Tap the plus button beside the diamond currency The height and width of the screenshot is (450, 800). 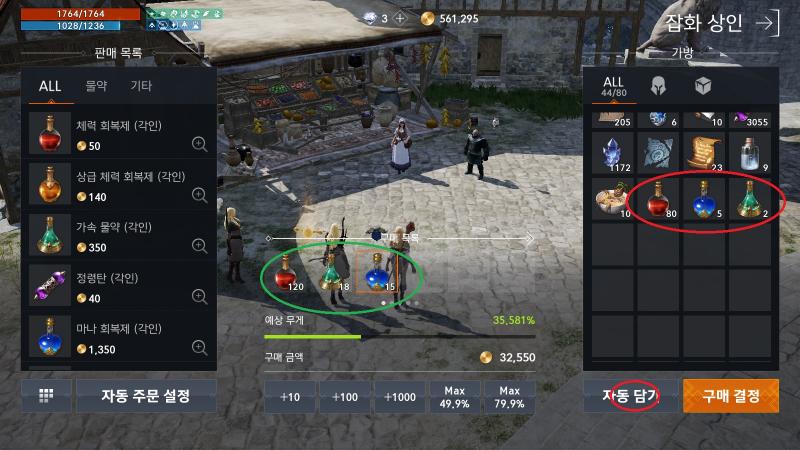[x=400, y=18]
